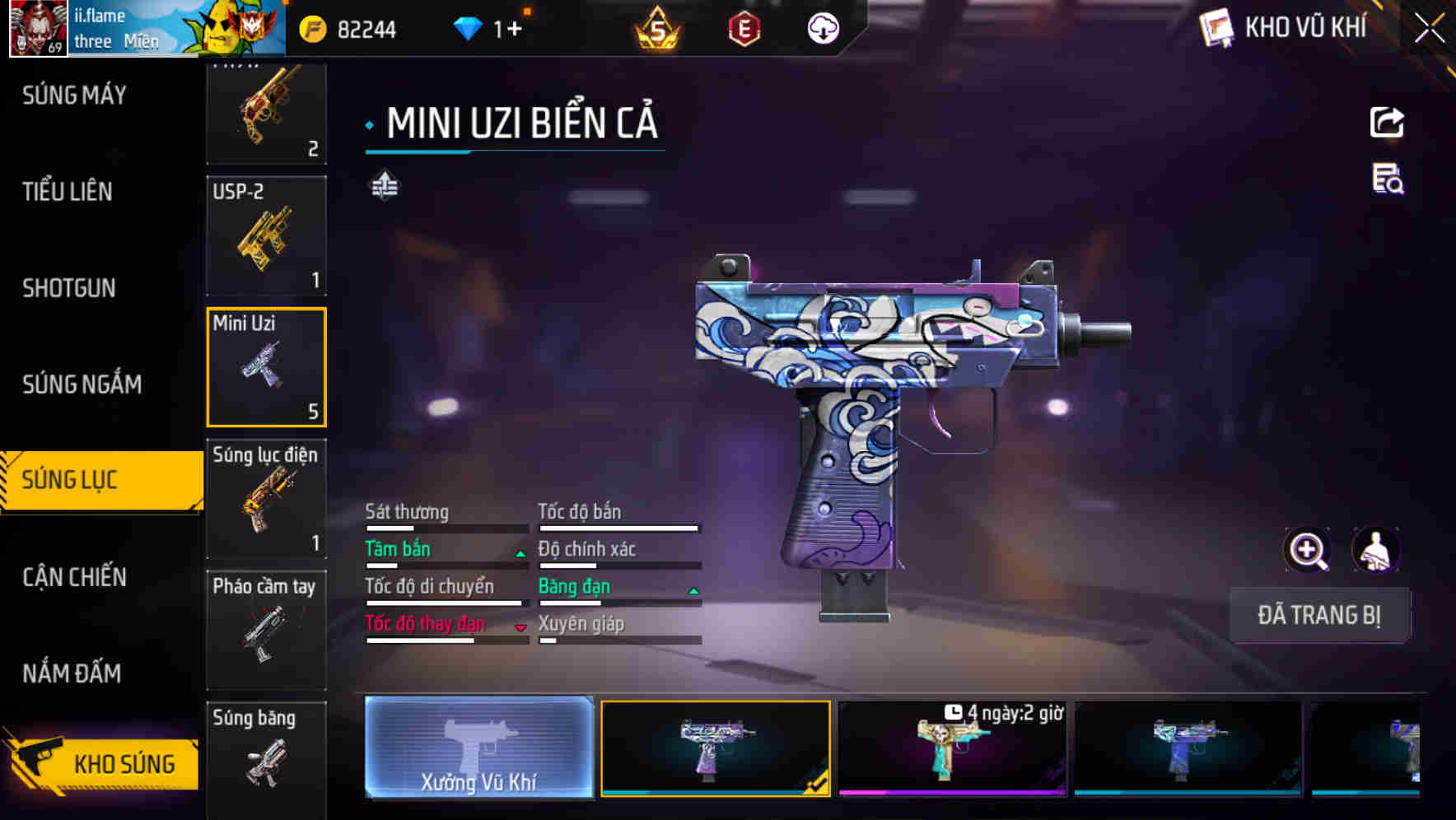Switch to the NẮM ĐẤM category
This screenshot has width=1456, height=820.
pyautogui.click(x=72, y=673)
